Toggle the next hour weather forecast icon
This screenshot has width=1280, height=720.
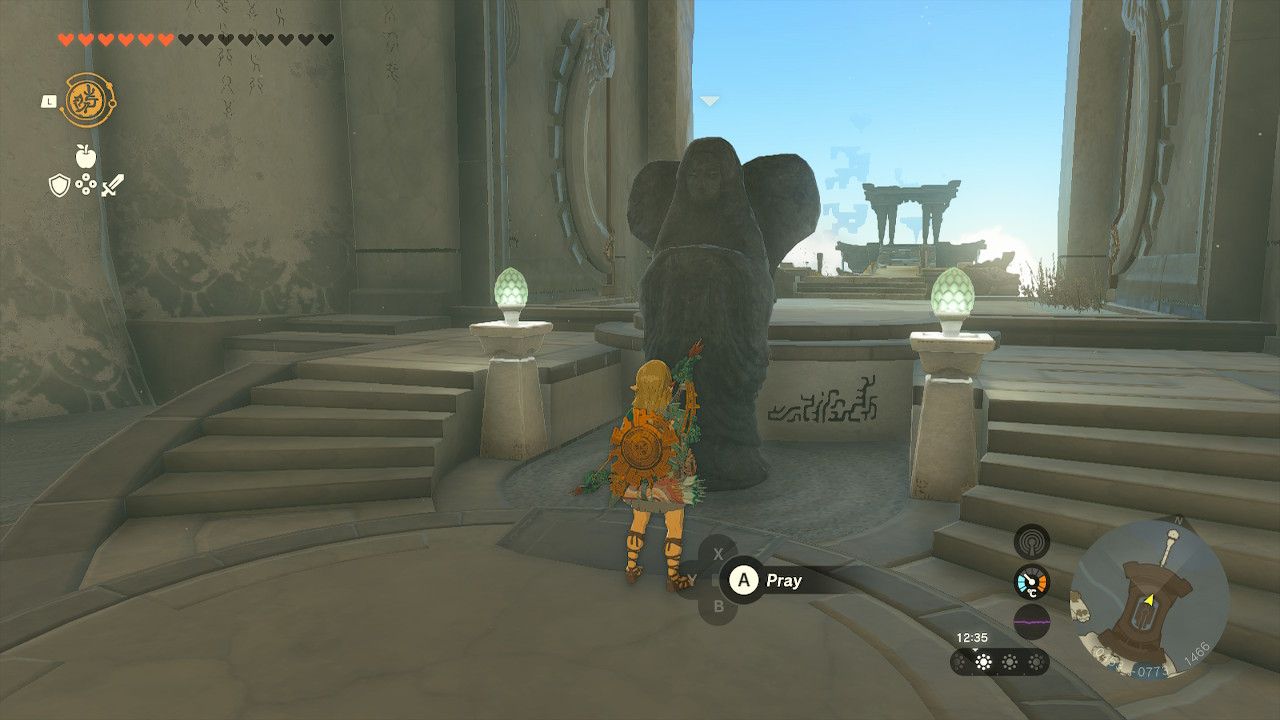point(1010,662)
